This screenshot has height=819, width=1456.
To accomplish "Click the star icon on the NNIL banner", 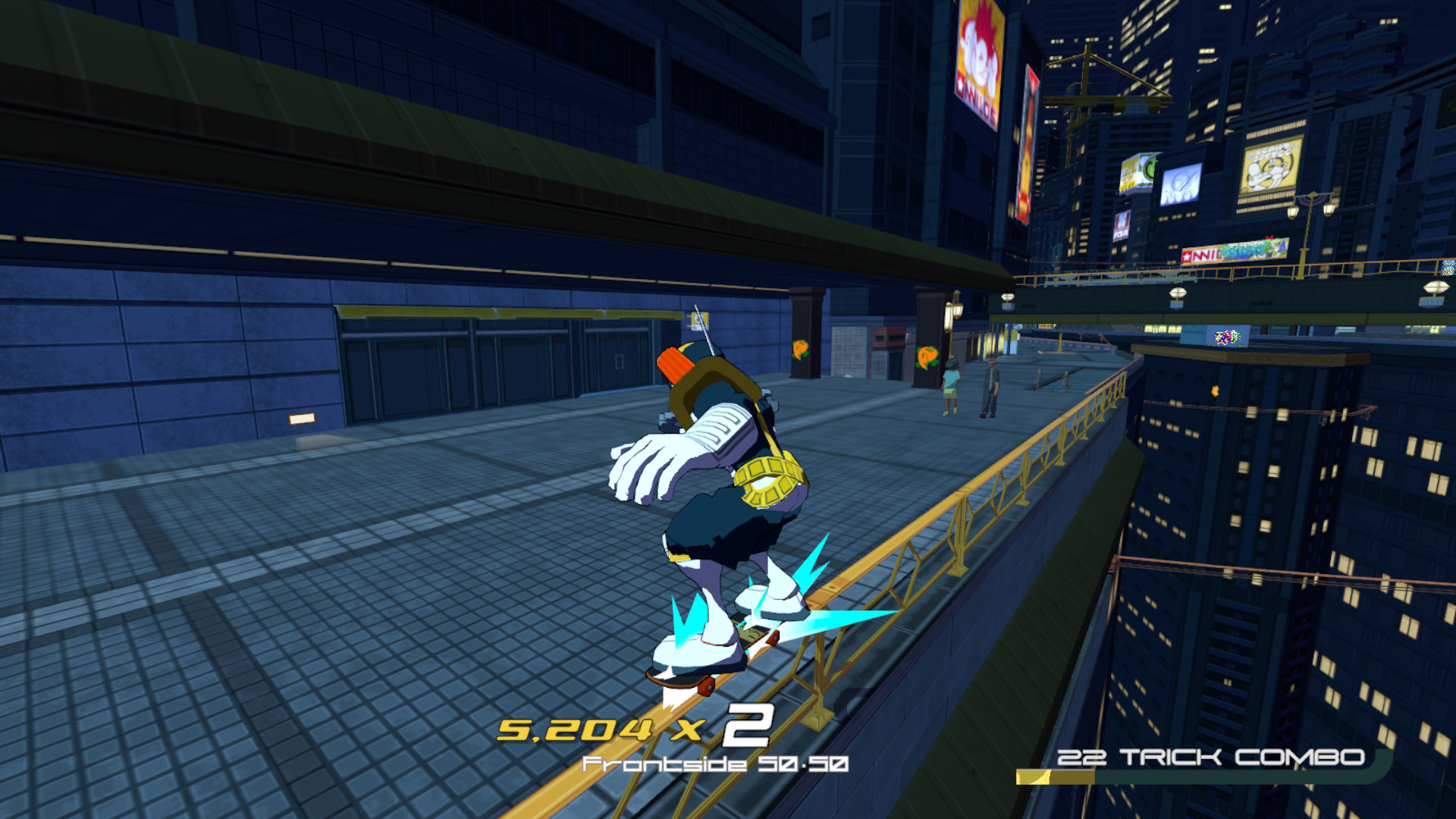I will click(1186, 255).
